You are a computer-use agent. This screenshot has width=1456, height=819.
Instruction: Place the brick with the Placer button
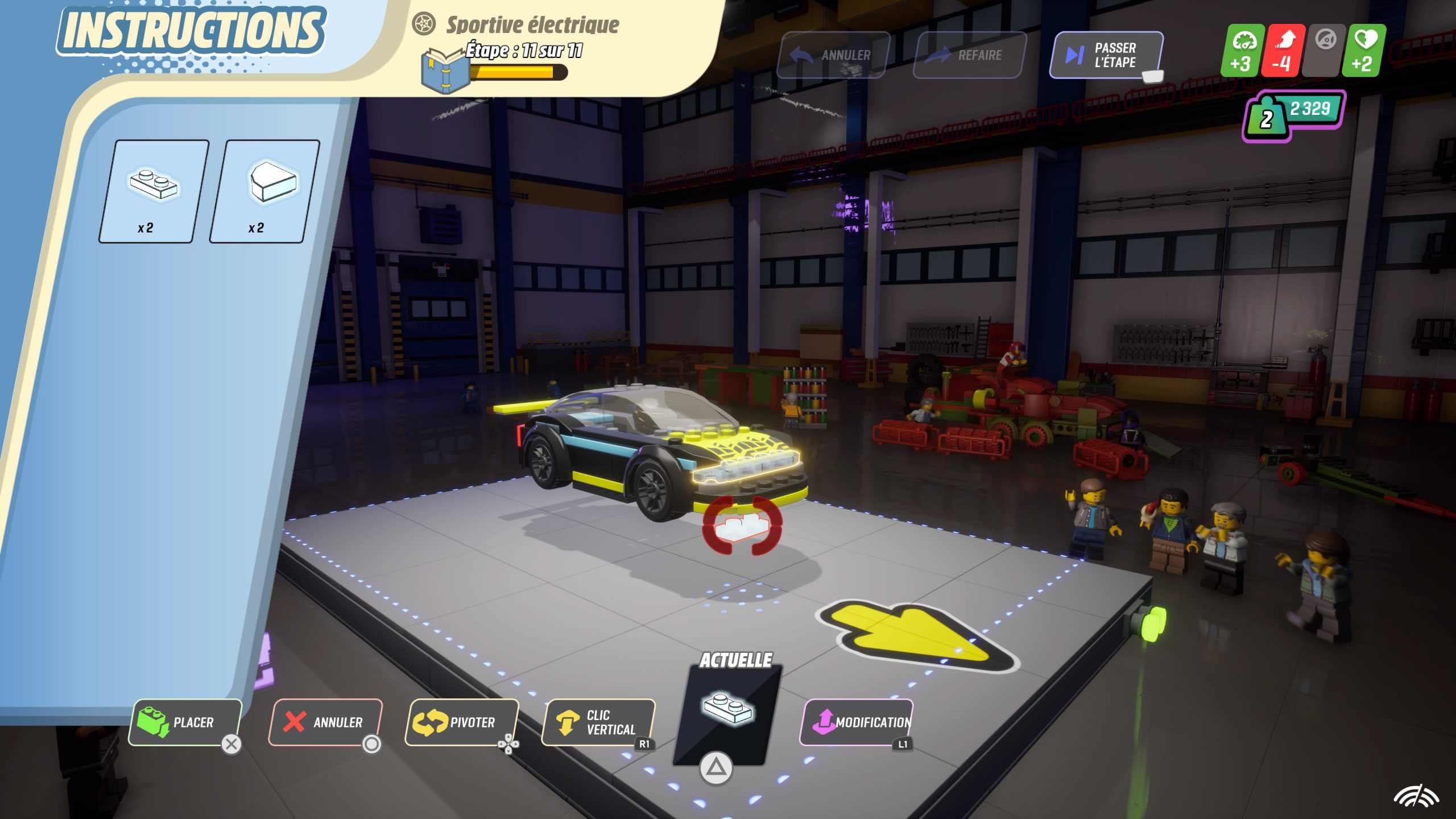pos(185,722)
